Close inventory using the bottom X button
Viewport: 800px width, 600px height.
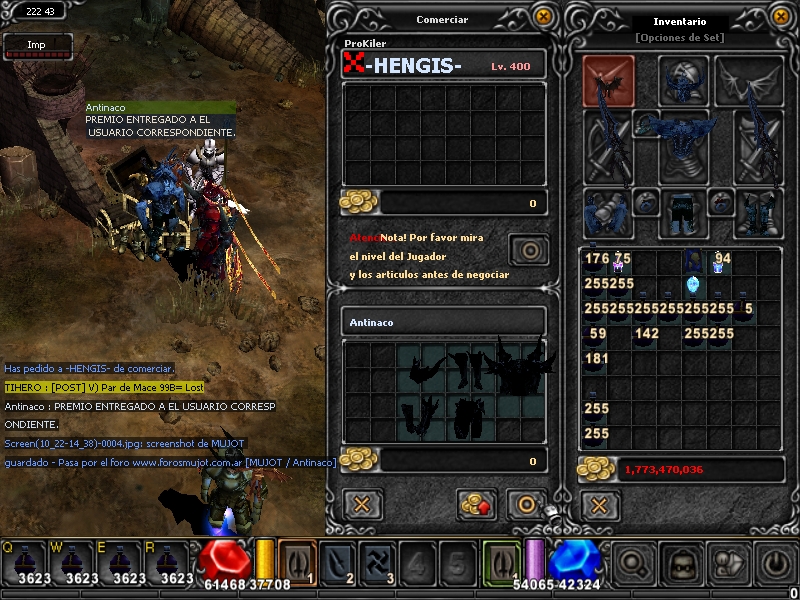pos(599,504)
